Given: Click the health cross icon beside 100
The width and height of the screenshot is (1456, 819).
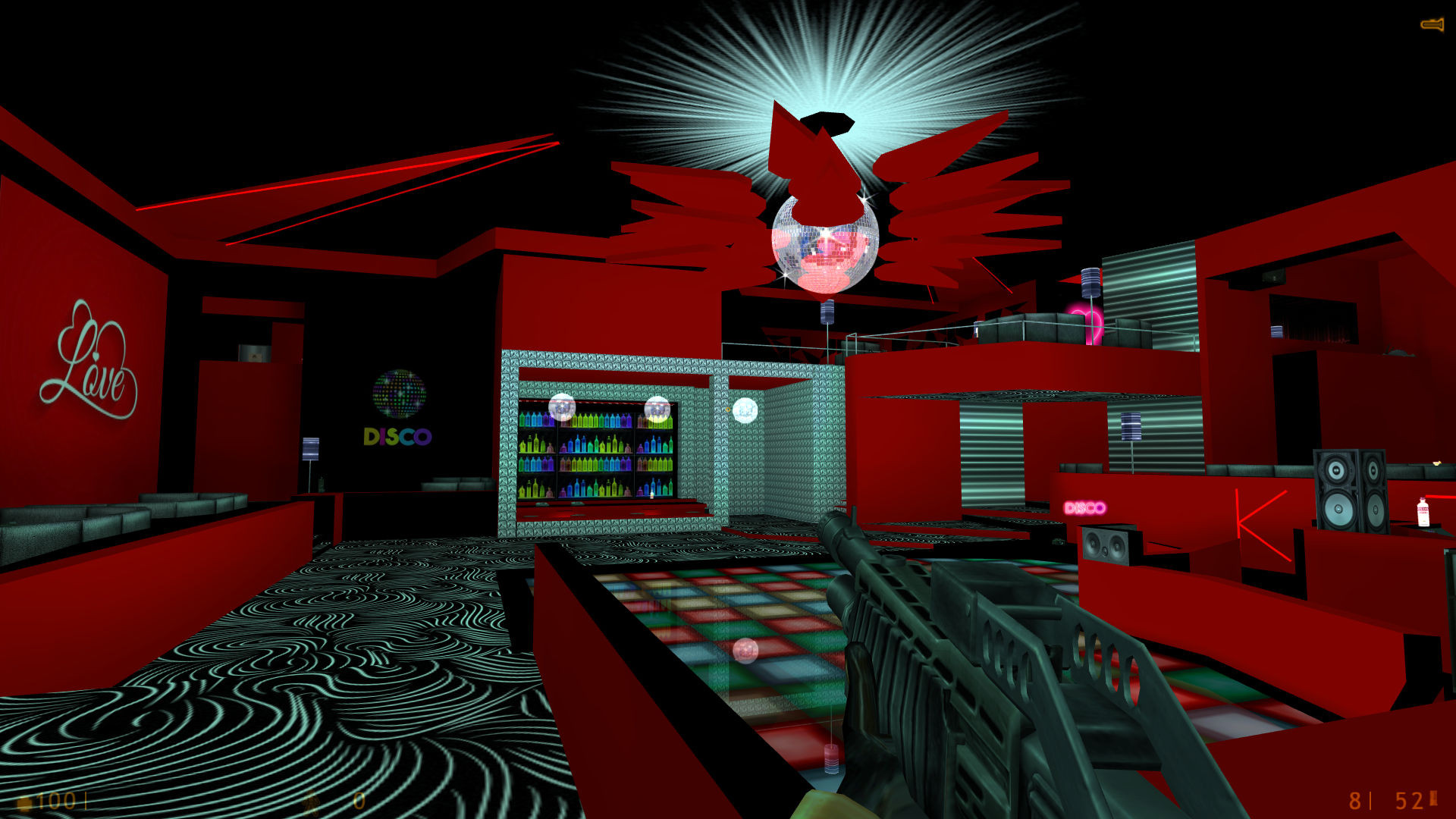Looking at the screenshot, I should click(24, 801).
